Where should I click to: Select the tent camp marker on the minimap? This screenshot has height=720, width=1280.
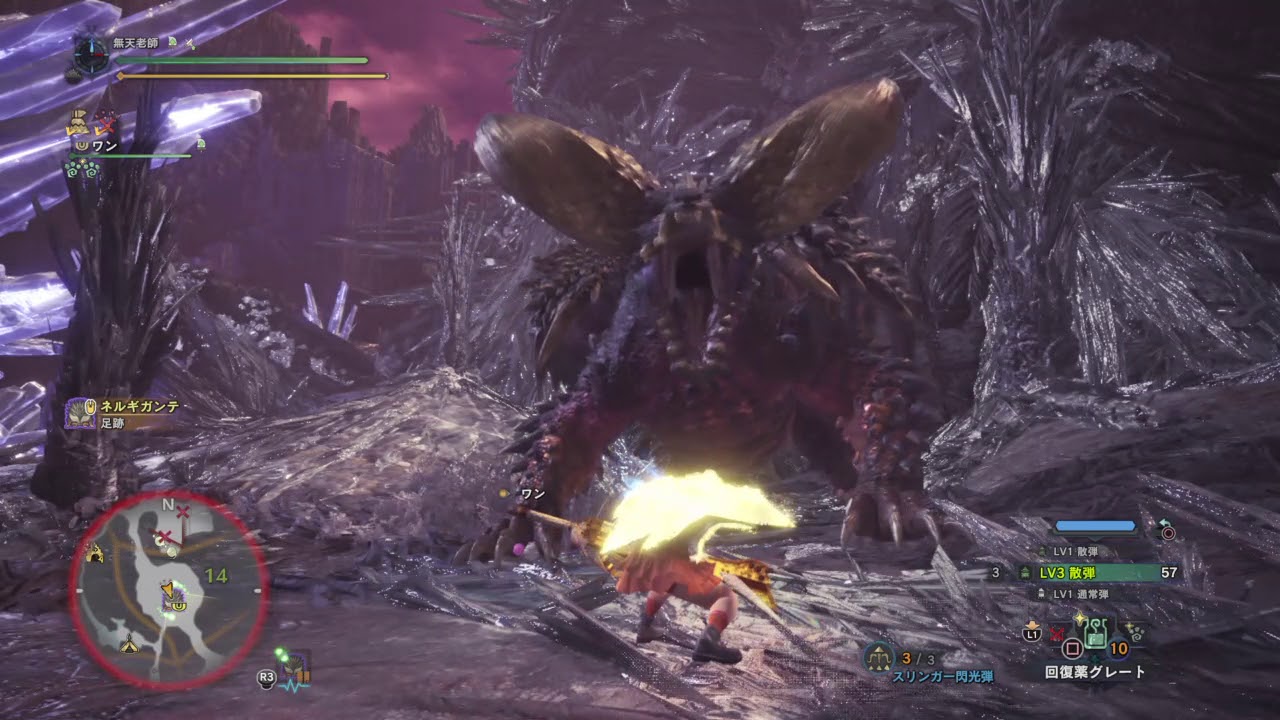click(129, 646)
